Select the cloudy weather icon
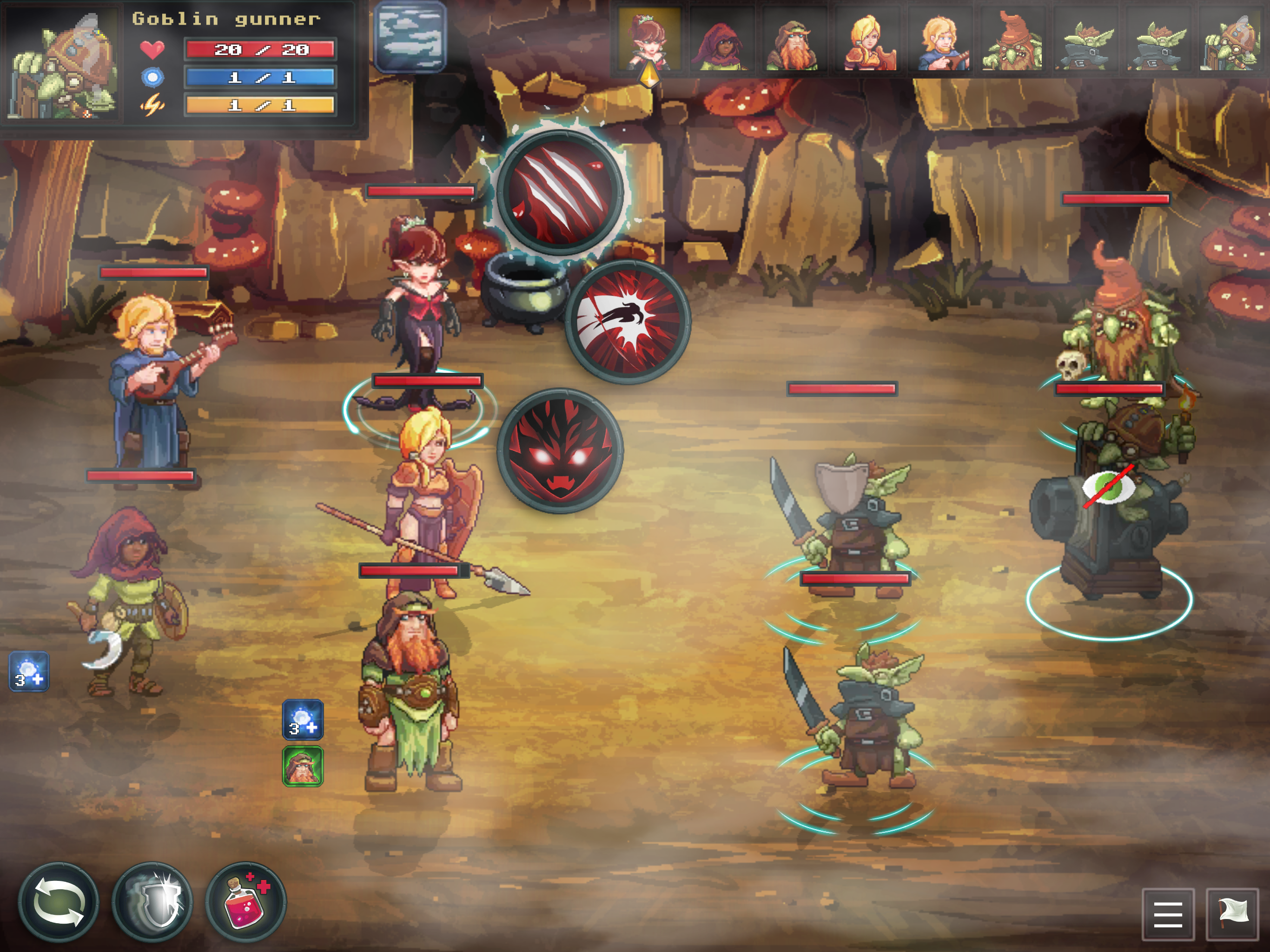This screenshot has width=1270, height=952. pos(410,37)
